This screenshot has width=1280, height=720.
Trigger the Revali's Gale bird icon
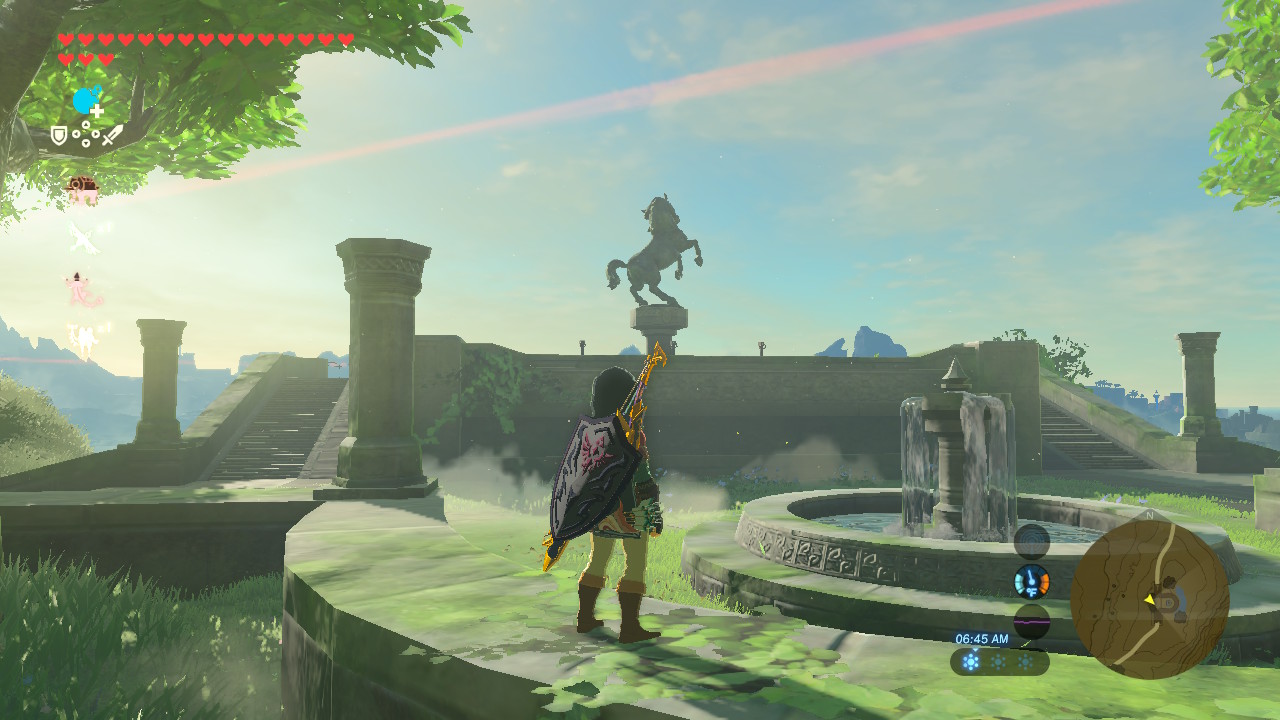click(82, 238)
